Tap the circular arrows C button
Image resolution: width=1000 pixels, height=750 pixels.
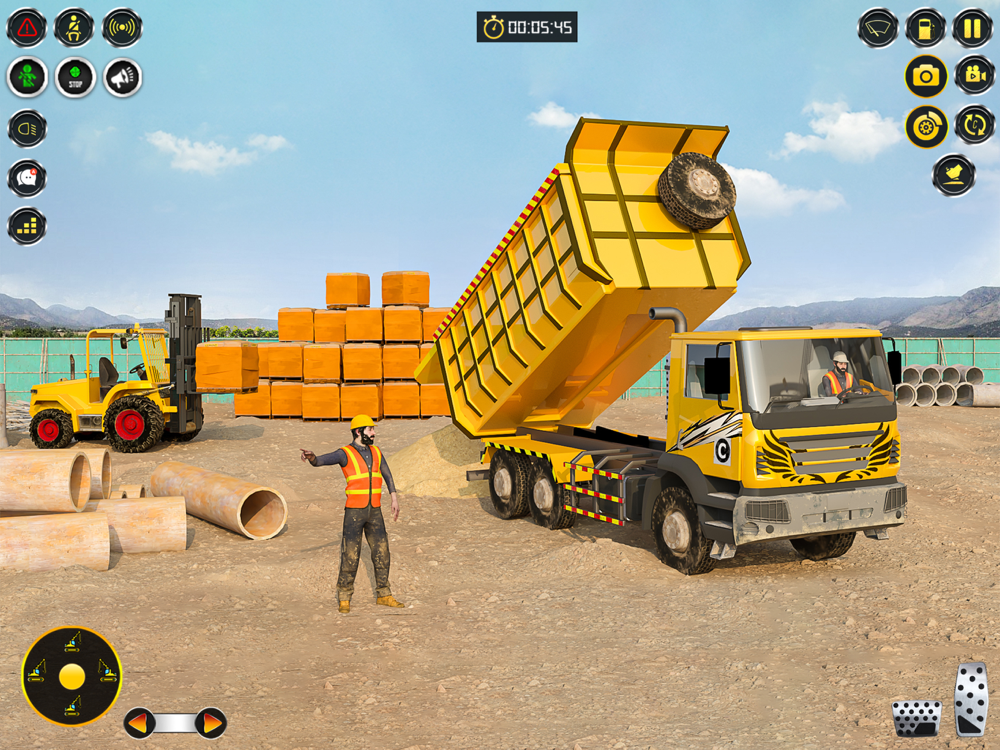click(974, 125)
